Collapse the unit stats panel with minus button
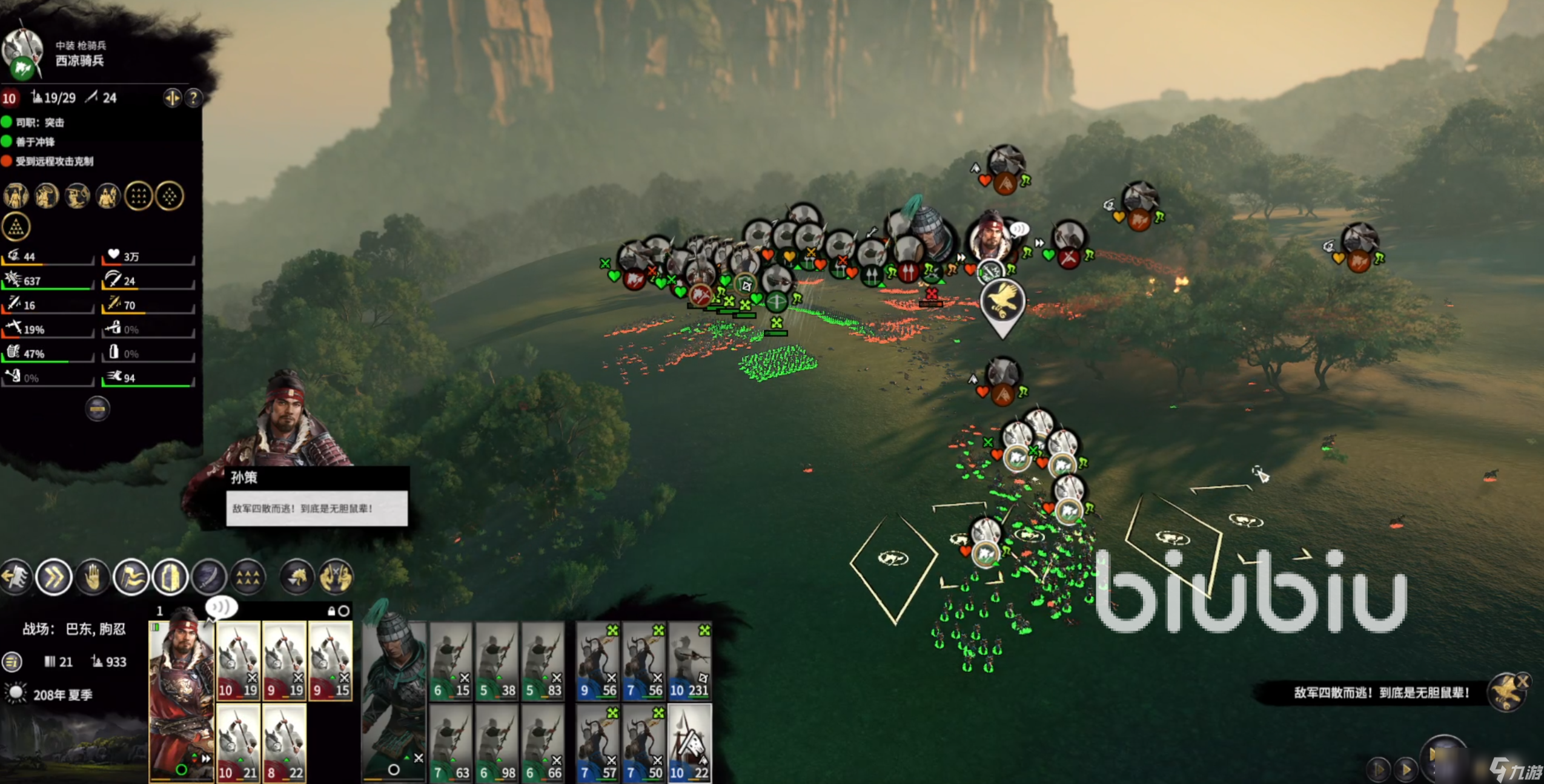 click(x=98, y=409)
